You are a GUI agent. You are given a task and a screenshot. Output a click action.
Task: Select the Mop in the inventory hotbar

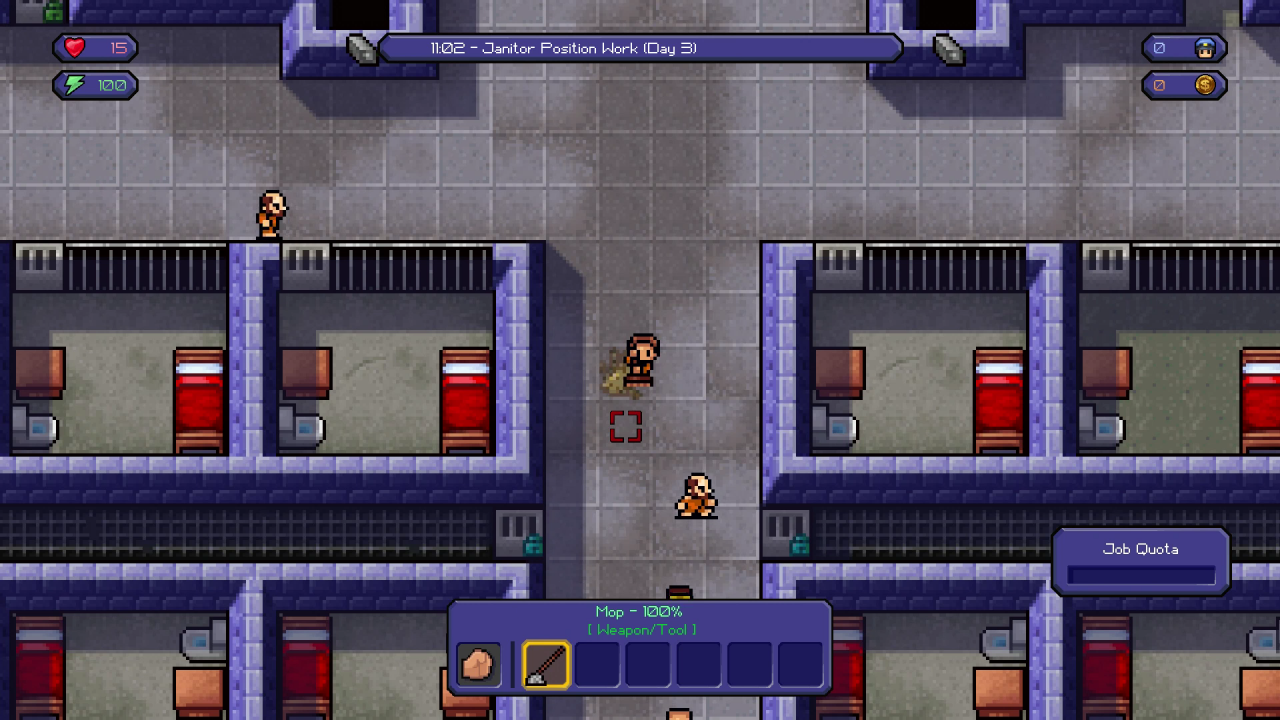545,664
